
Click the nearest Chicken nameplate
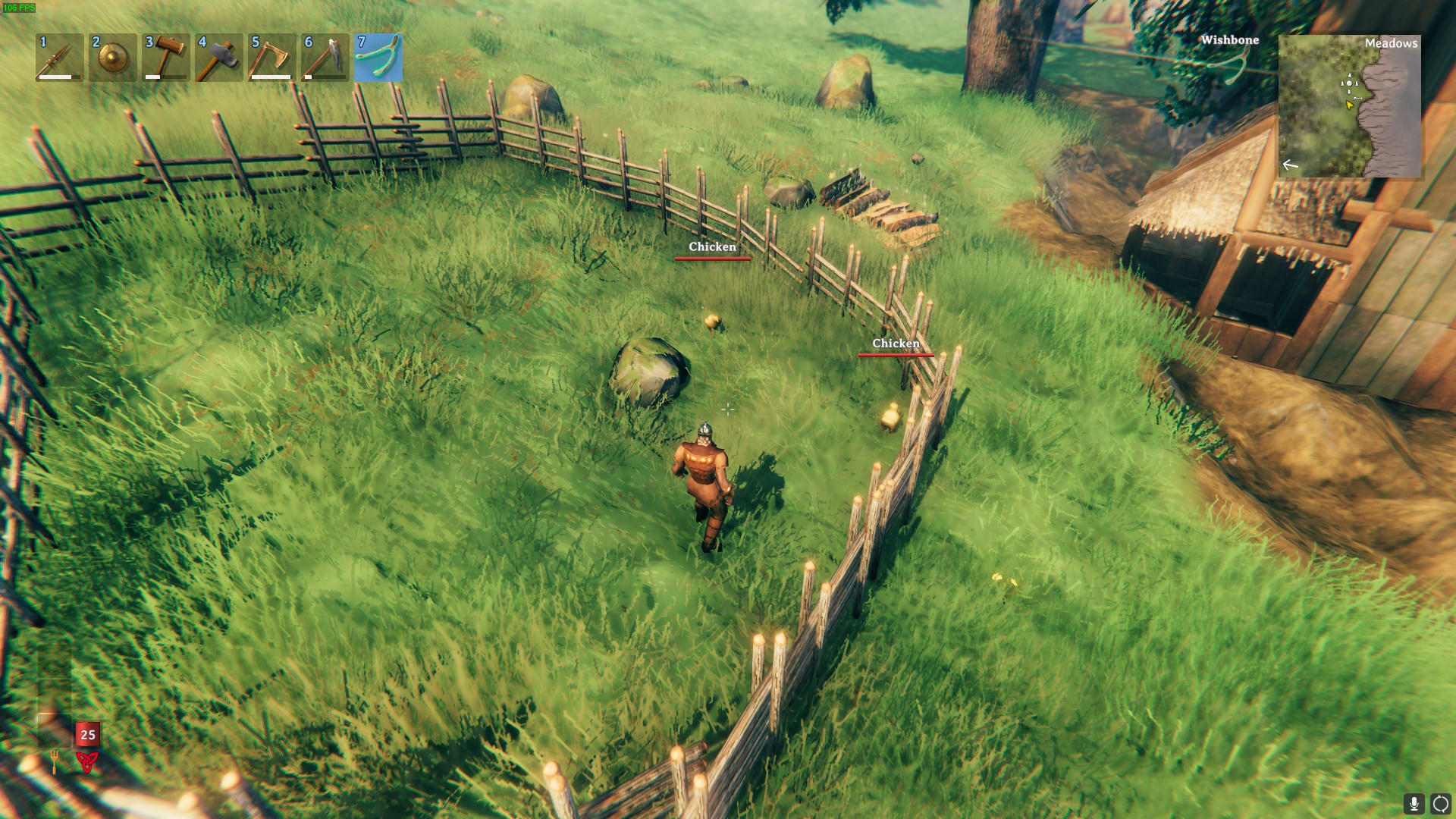click(897, 344)
